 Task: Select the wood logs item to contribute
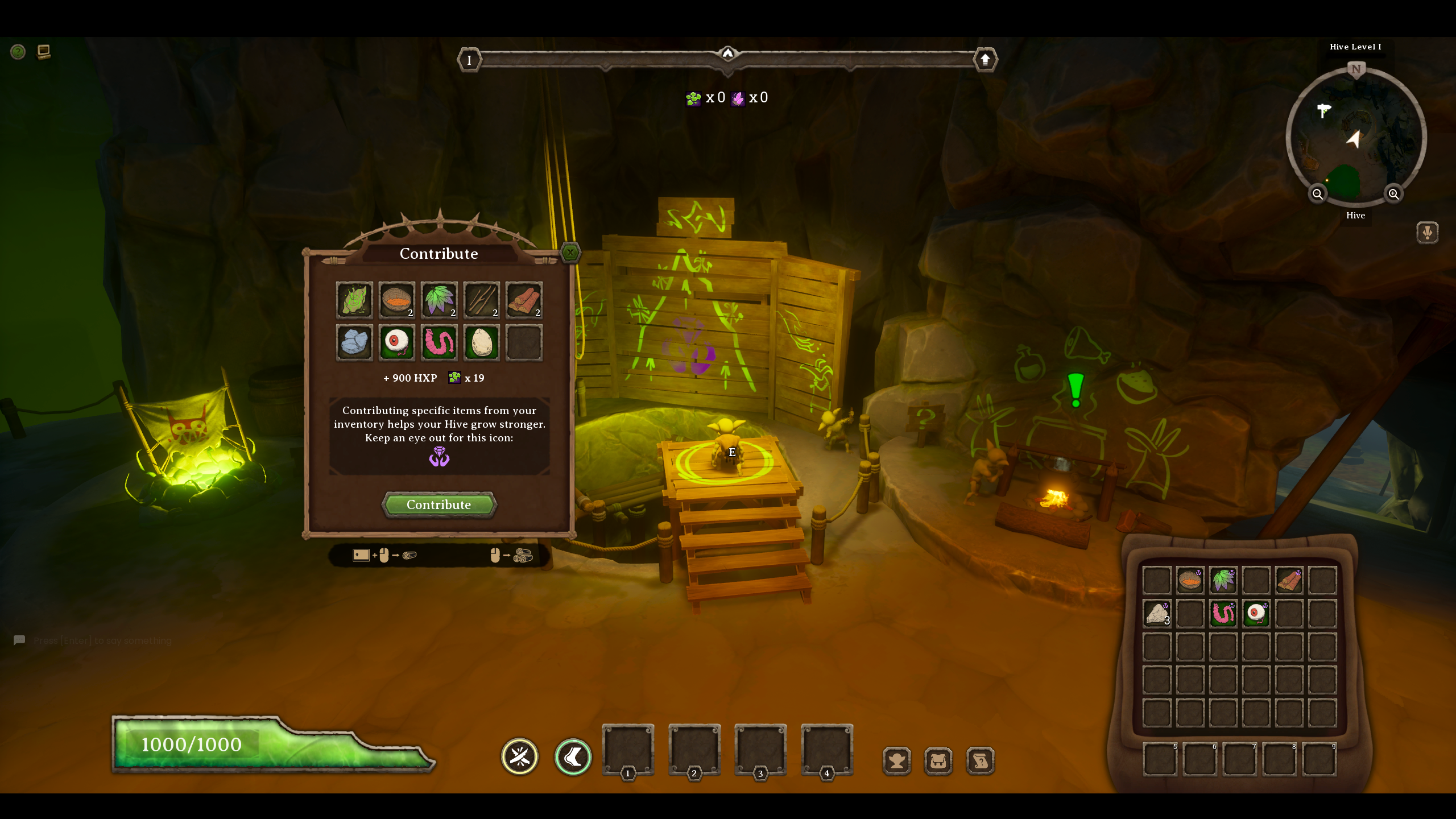pos(524,300)
